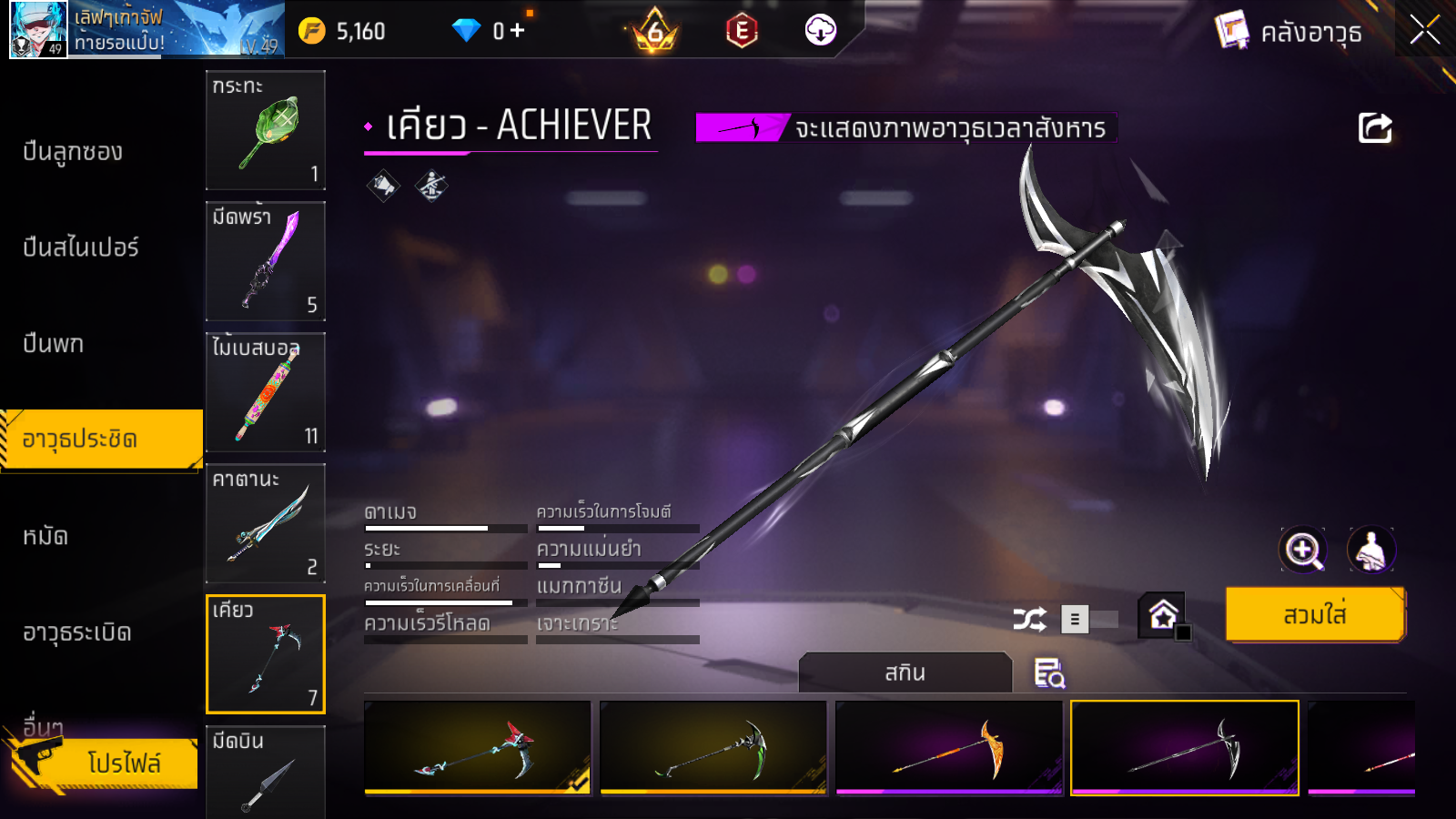Share the scythe skin
The width and height of the screenshot is (1456, 819).
[1375, 128]
